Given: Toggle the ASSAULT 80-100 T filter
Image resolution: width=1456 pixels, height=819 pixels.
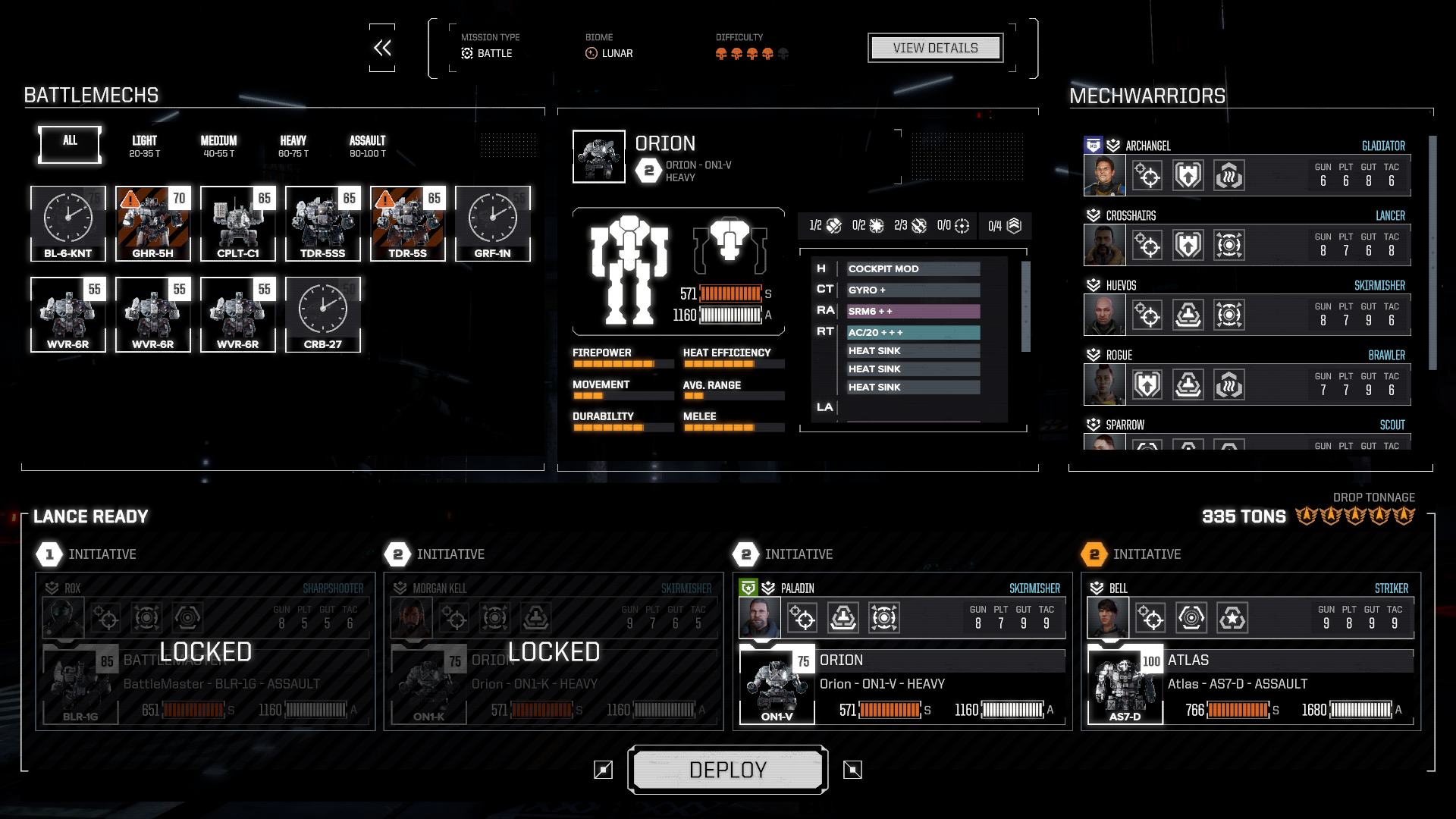Looking at the screenshot, I should [367, 145].
